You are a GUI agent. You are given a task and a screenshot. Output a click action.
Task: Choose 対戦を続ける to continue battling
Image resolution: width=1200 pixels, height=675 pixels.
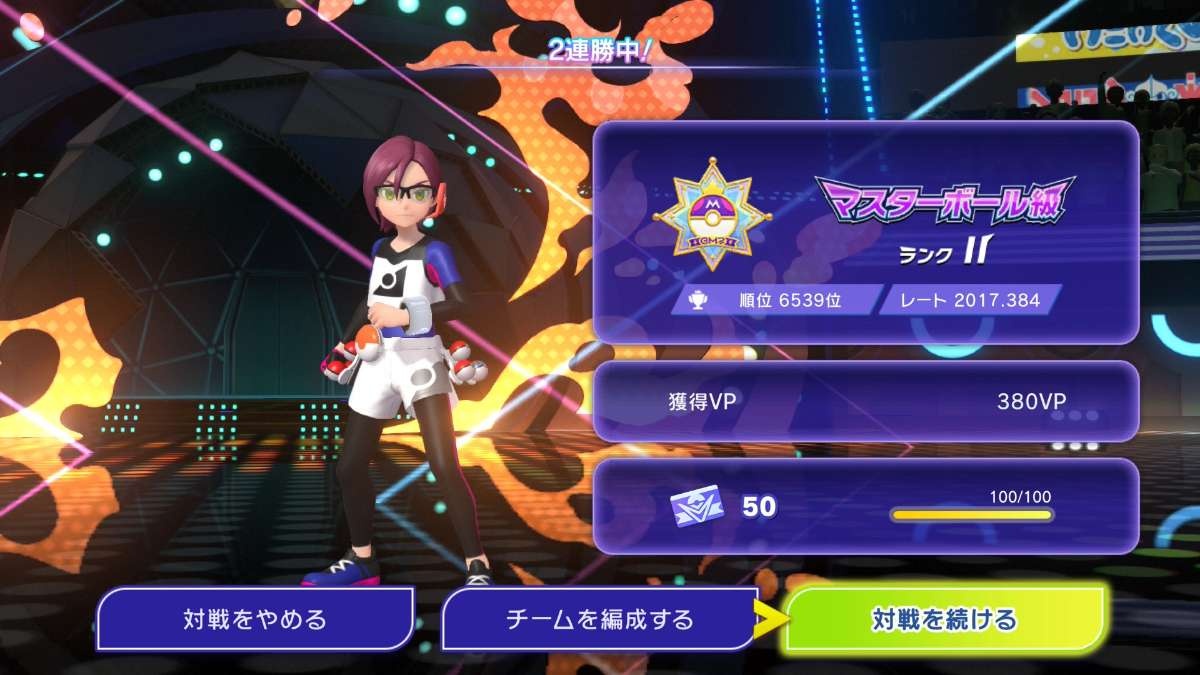(x=944, y=619)
